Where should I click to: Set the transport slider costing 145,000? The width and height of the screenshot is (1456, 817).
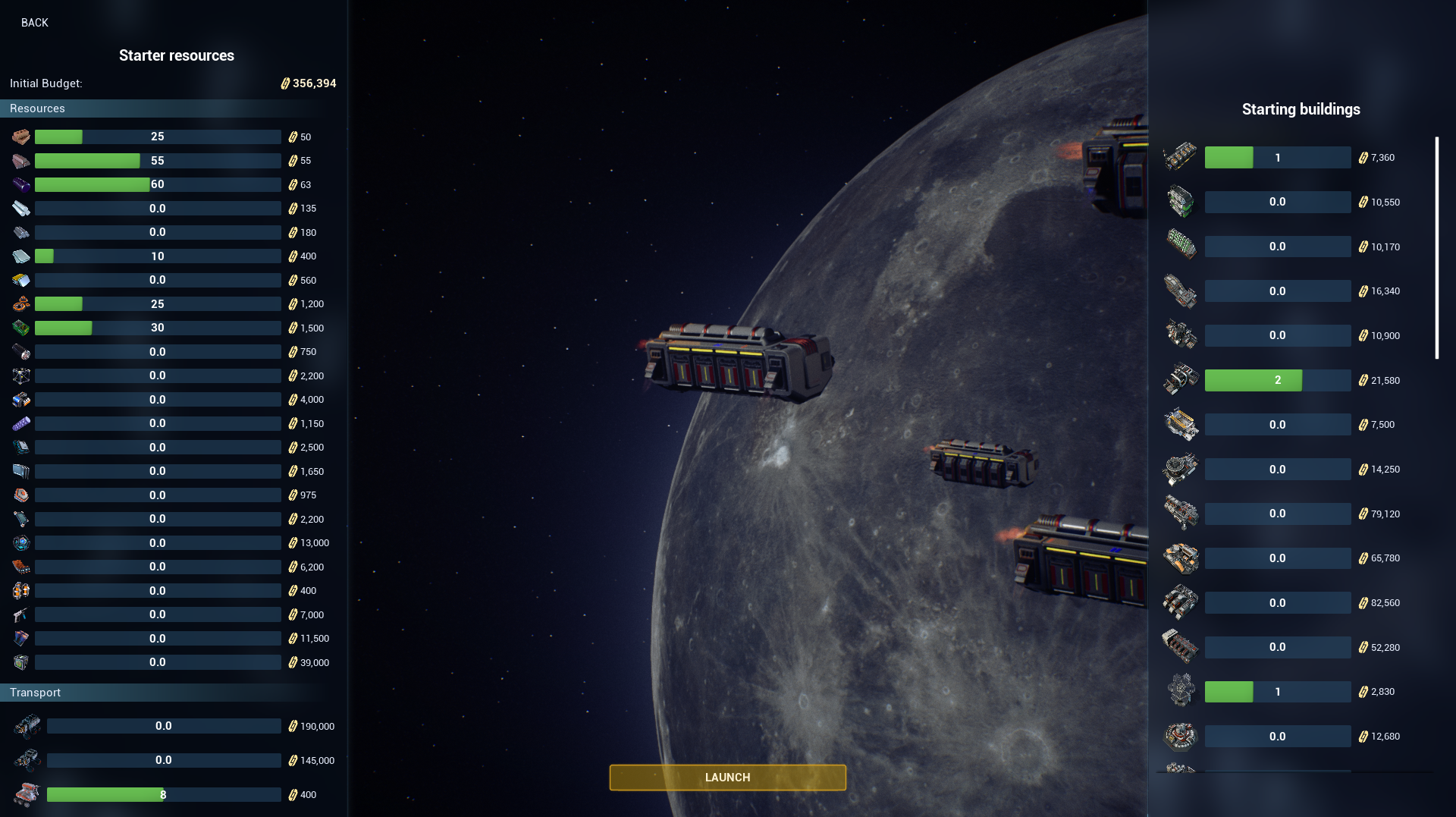point(164,760)
